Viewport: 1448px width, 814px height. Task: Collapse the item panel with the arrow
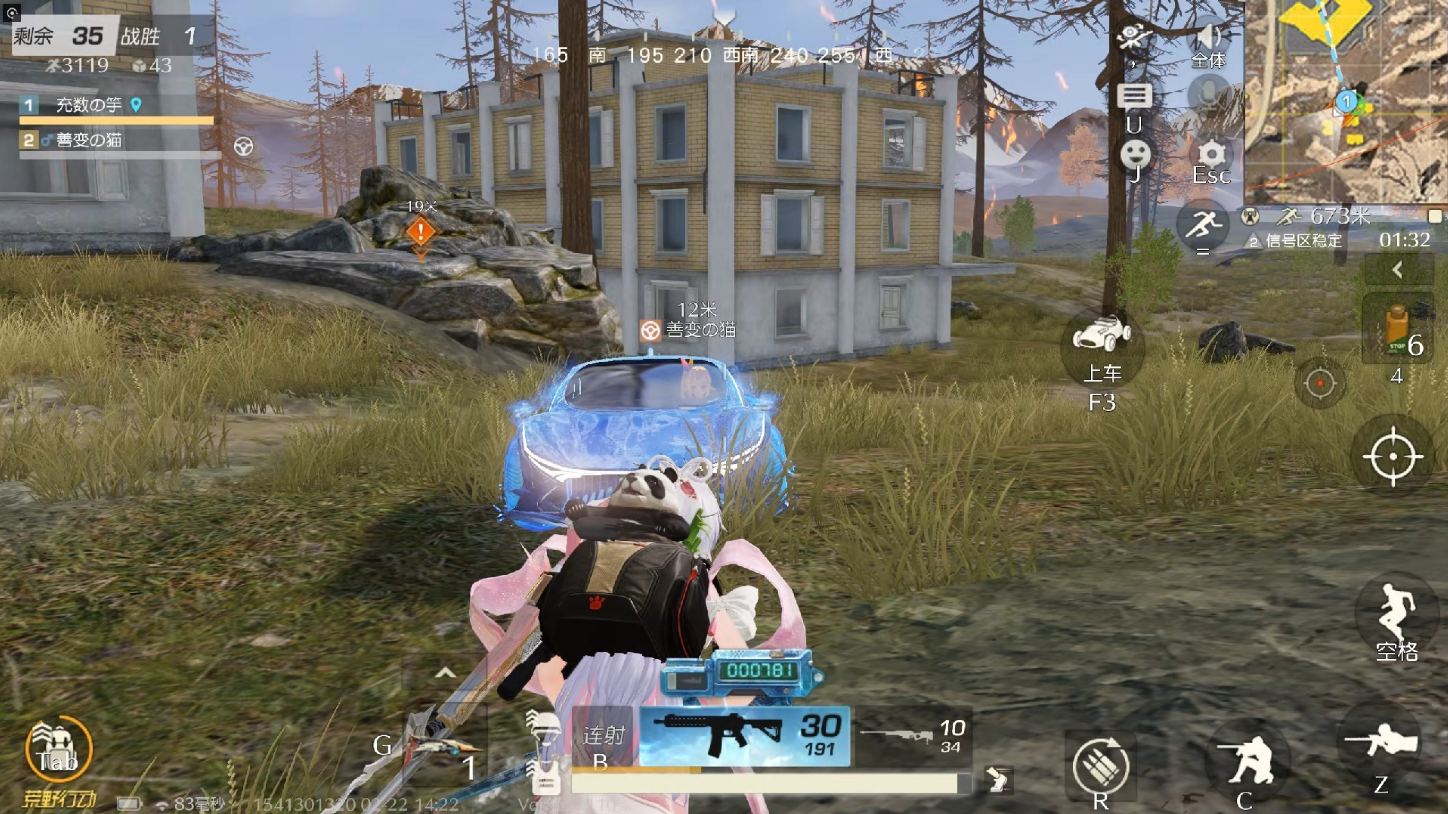pos(1397,269)
